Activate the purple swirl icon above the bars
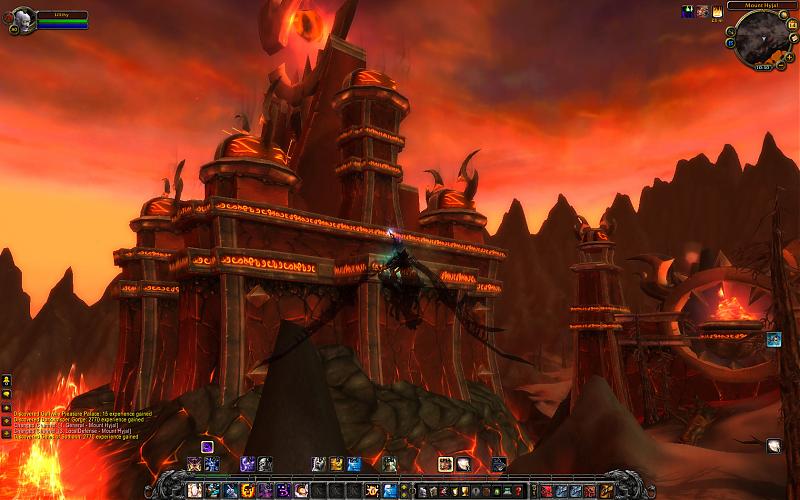800x500 pixels. coord(207,446)
